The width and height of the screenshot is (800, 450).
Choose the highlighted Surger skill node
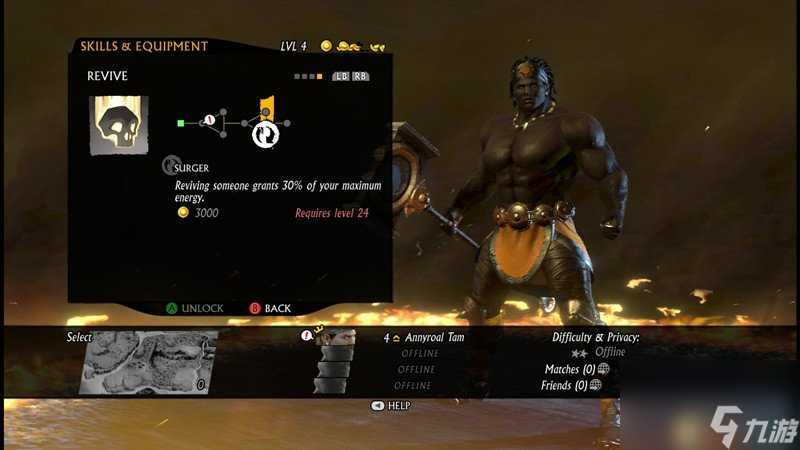[x=265, y=132]
